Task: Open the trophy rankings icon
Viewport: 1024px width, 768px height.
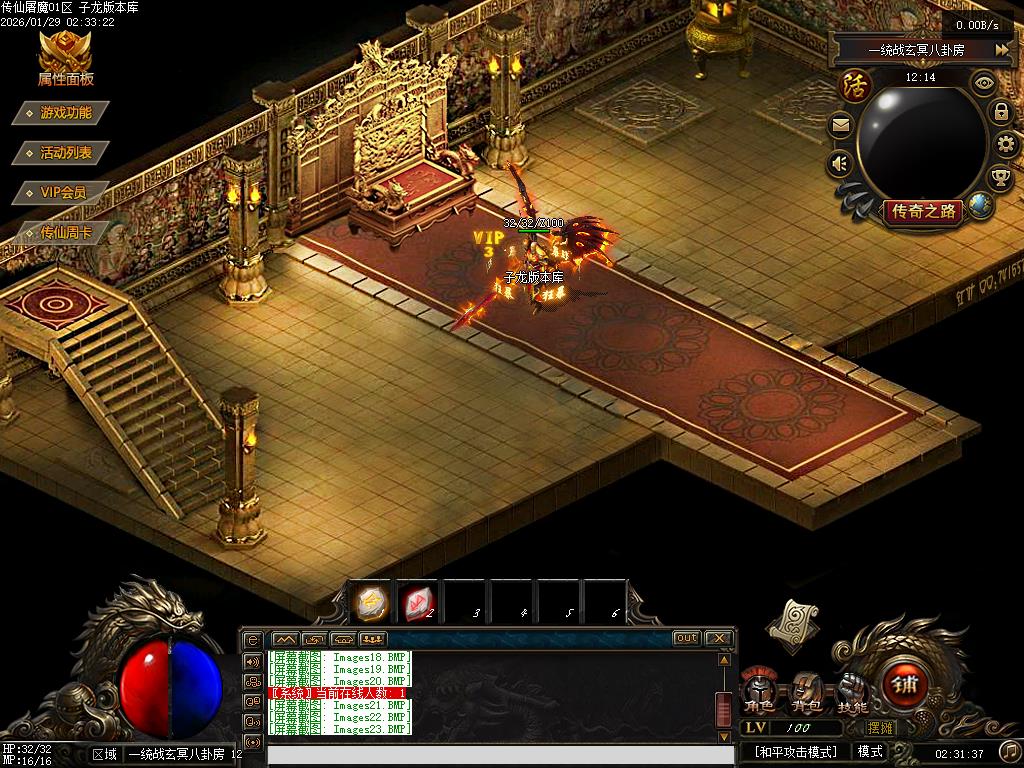Action: [x=1000, y=178]
